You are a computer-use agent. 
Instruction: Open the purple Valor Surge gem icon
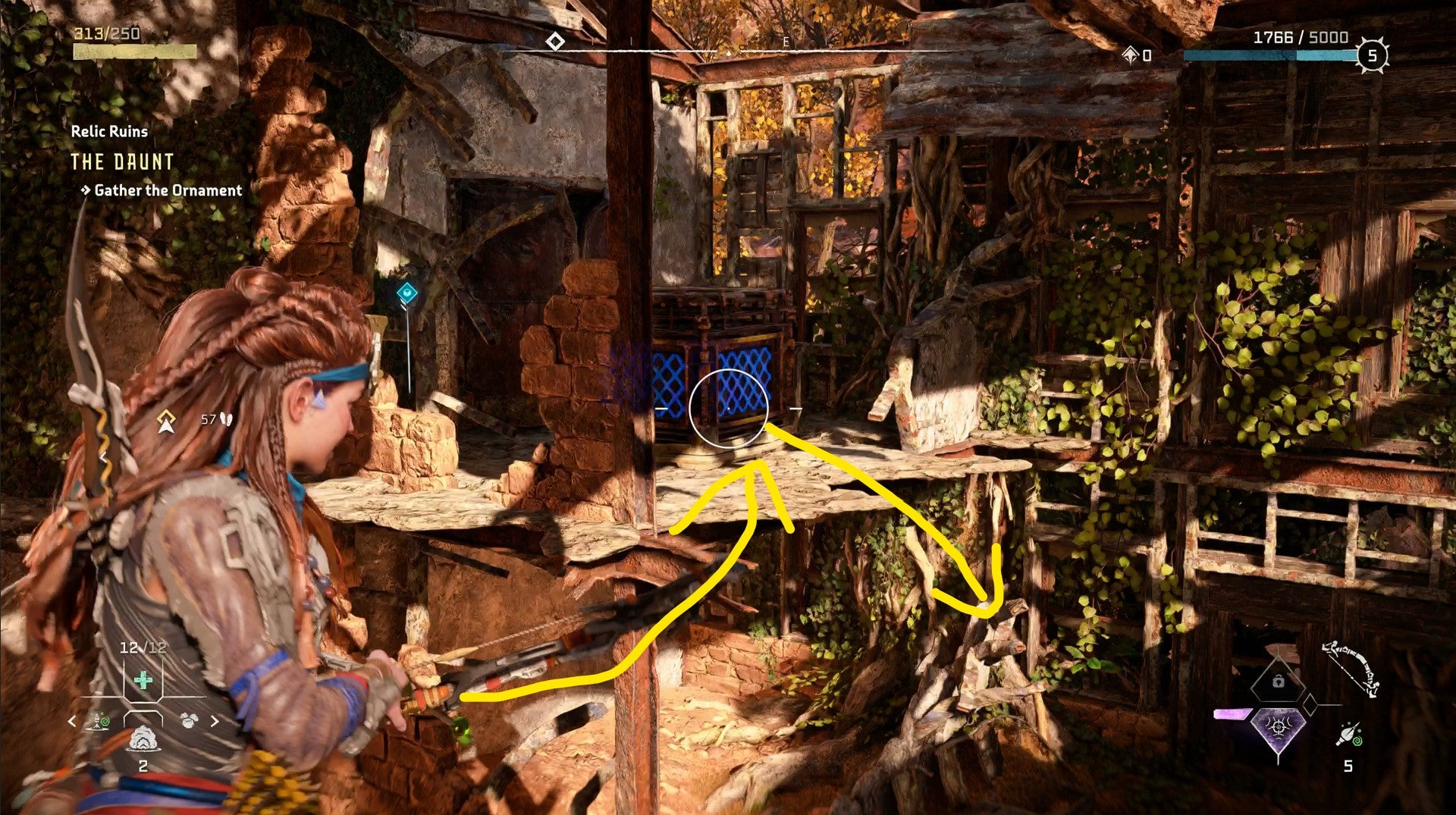click(1278, 727)
